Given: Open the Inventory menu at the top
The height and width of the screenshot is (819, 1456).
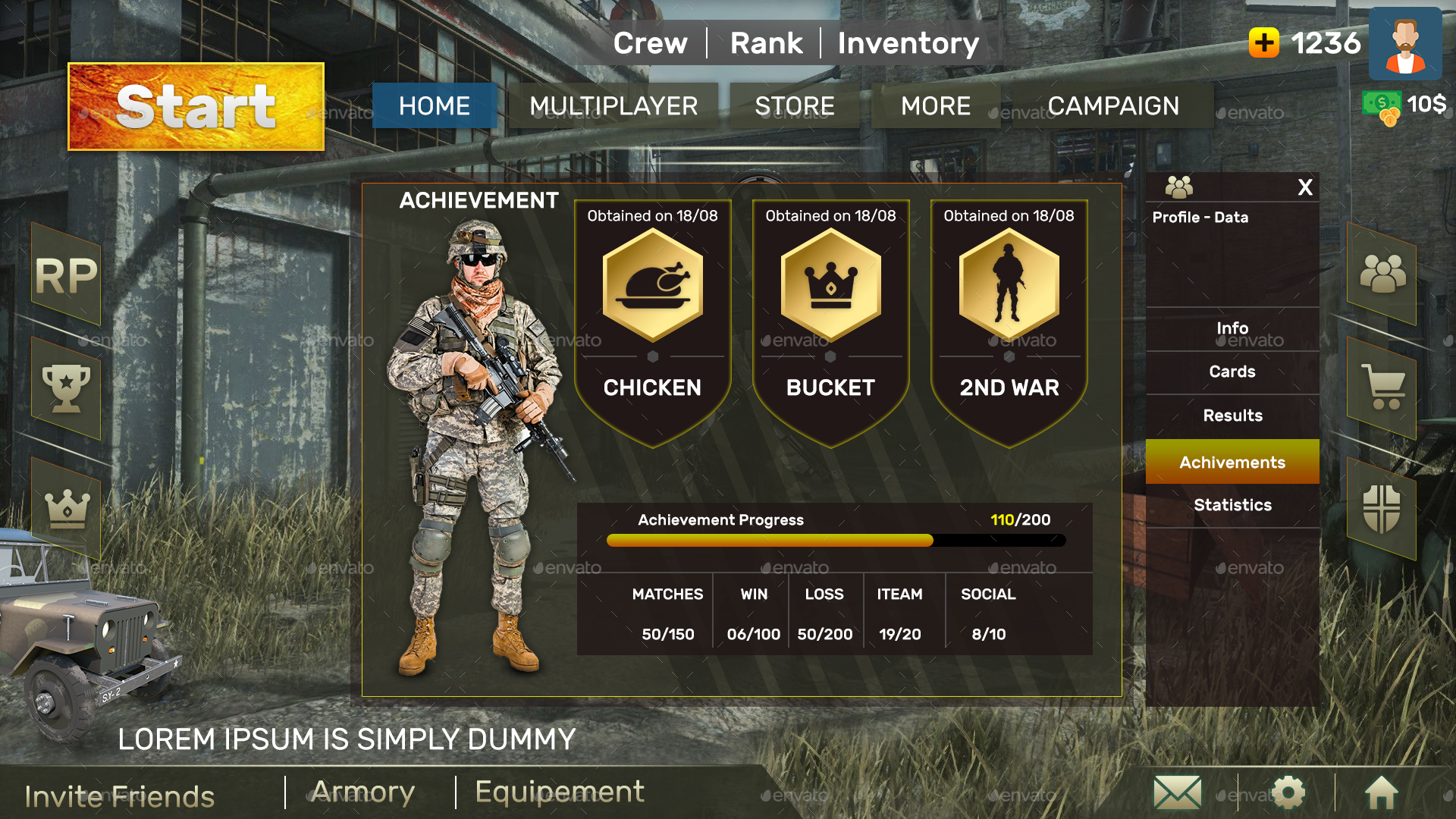Looking at the screenshot, I should click(908, 43).
